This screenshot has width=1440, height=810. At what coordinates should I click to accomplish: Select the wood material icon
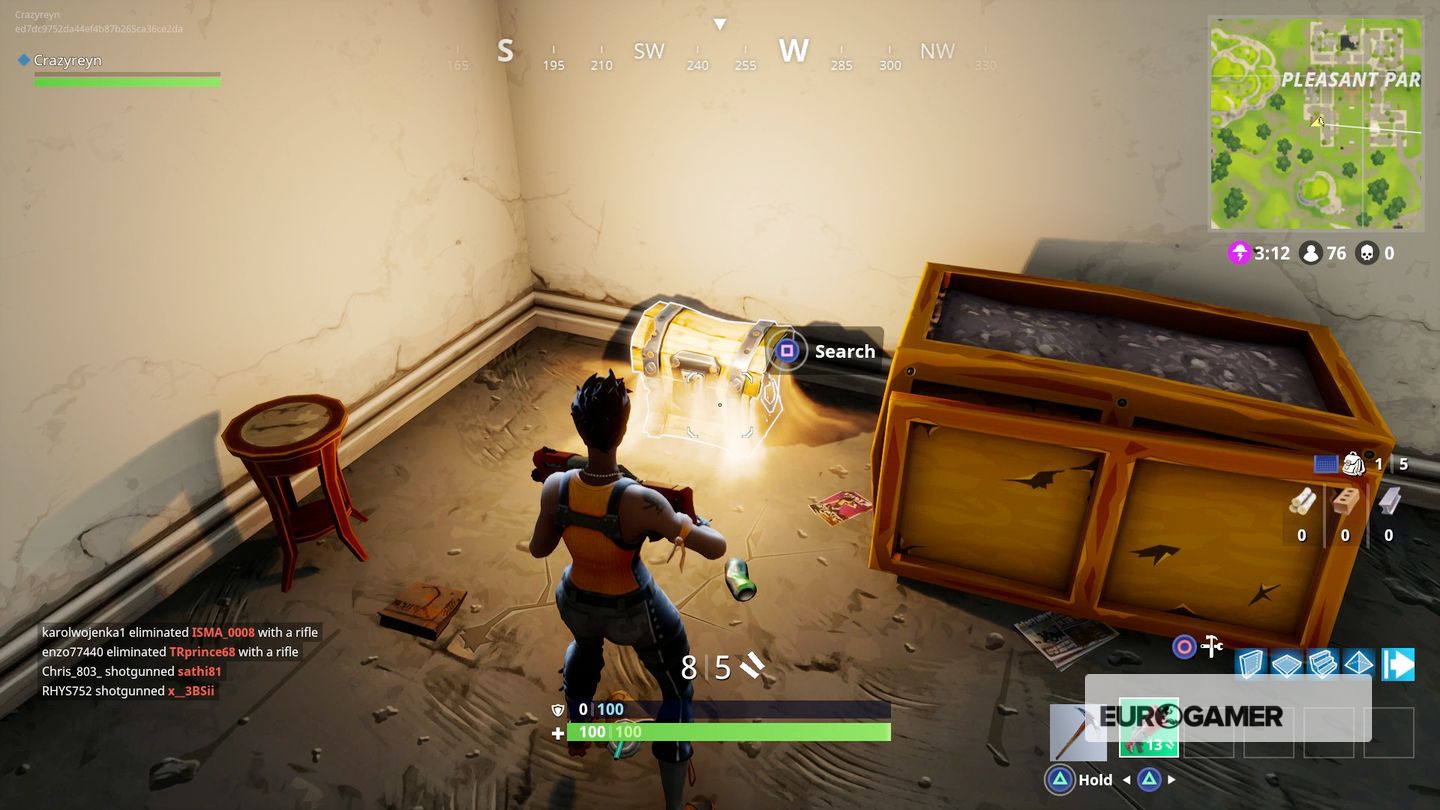[1301, 502]
